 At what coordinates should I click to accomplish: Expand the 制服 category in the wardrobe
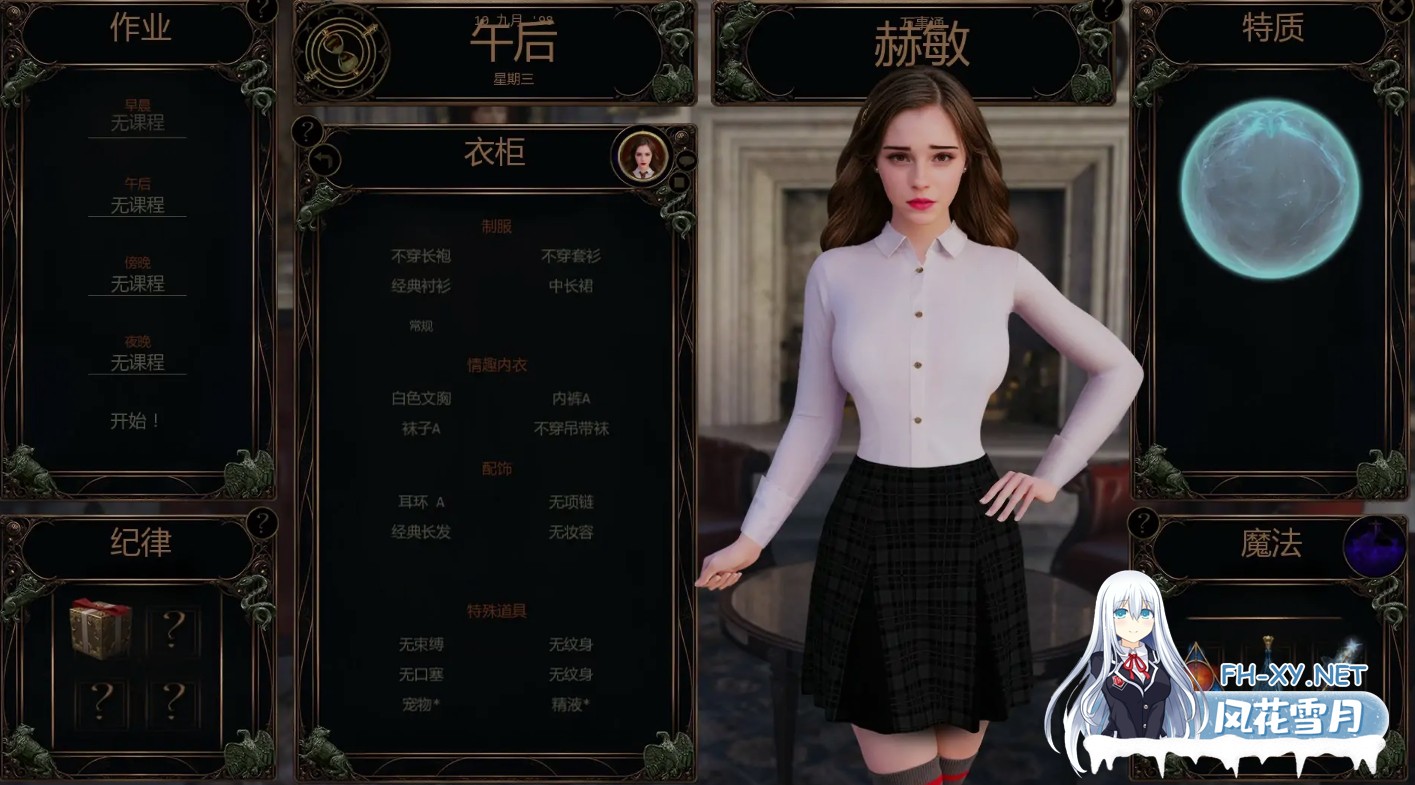coord(496,226)
